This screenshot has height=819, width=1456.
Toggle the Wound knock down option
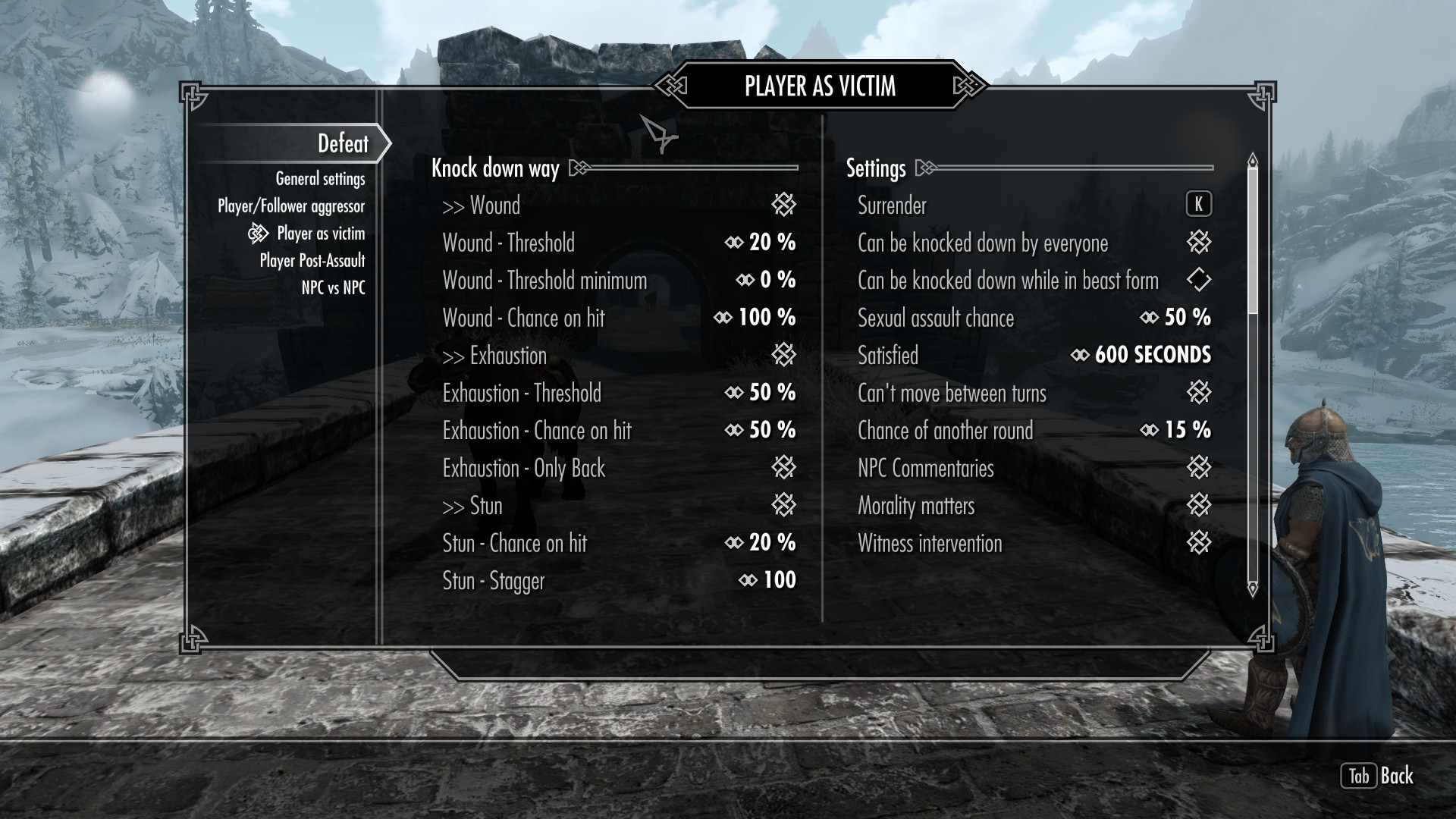[783, 205]
